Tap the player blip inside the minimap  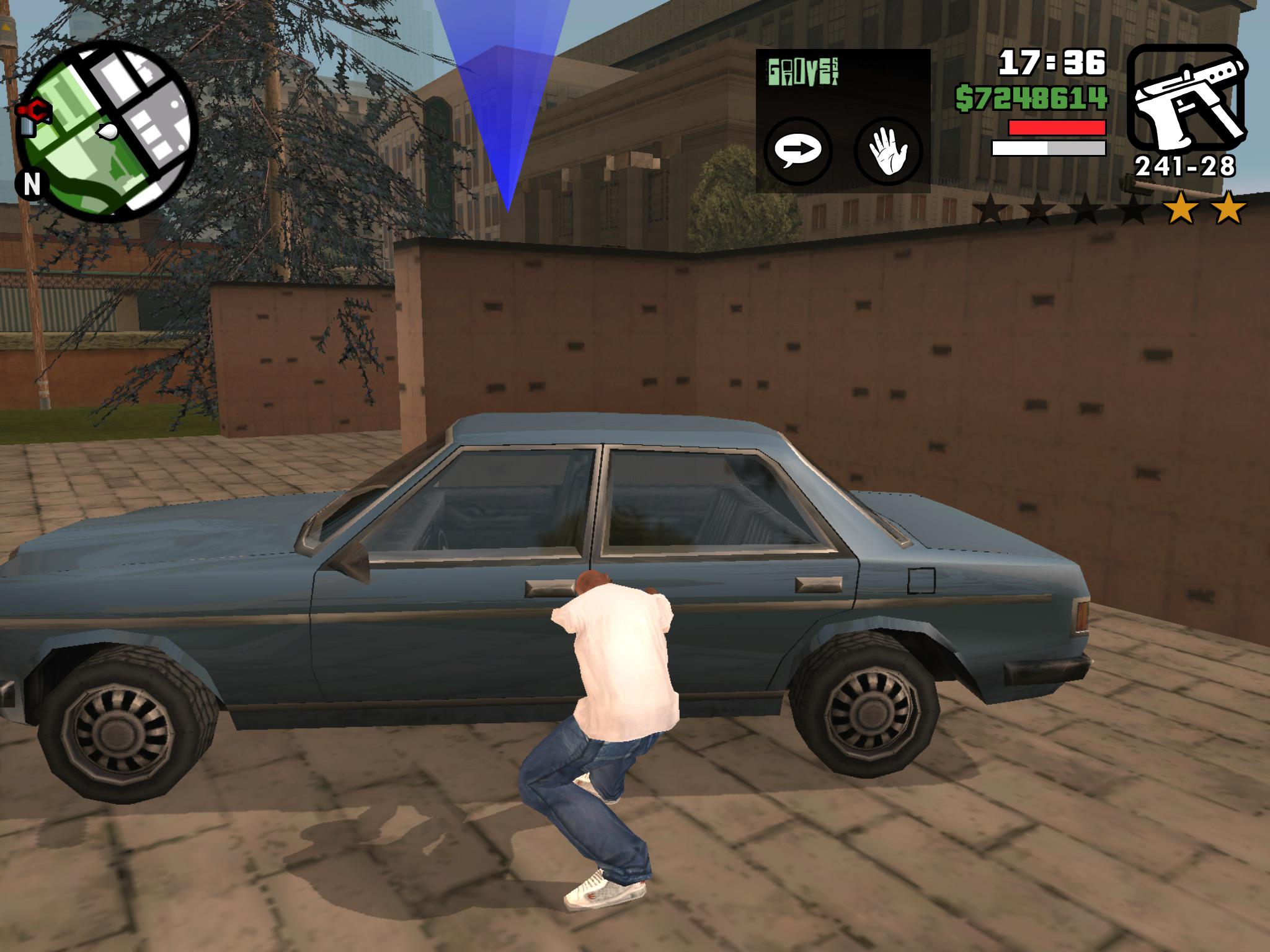pos(107,132)
